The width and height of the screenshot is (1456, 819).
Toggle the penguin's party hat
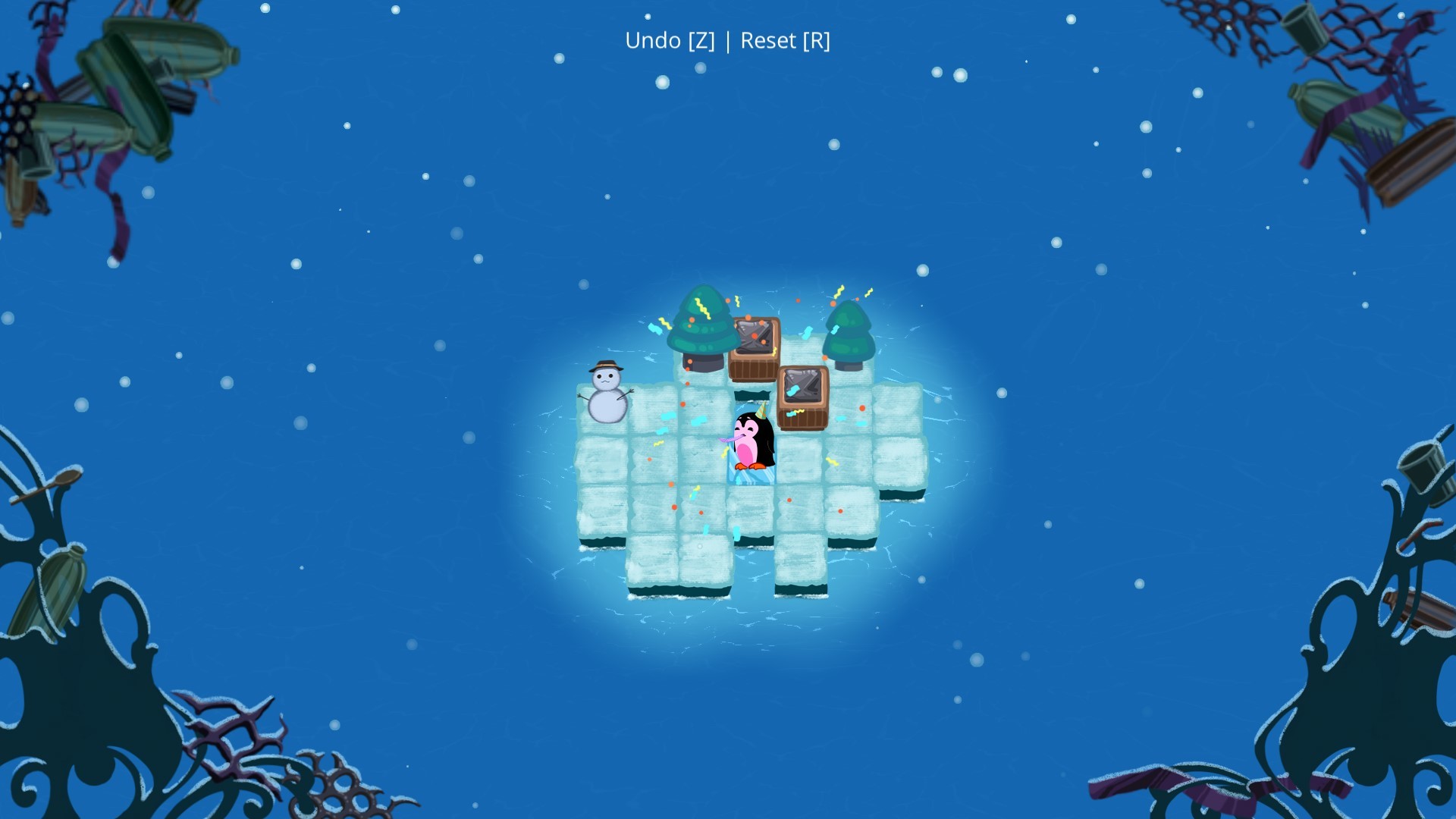761,410
